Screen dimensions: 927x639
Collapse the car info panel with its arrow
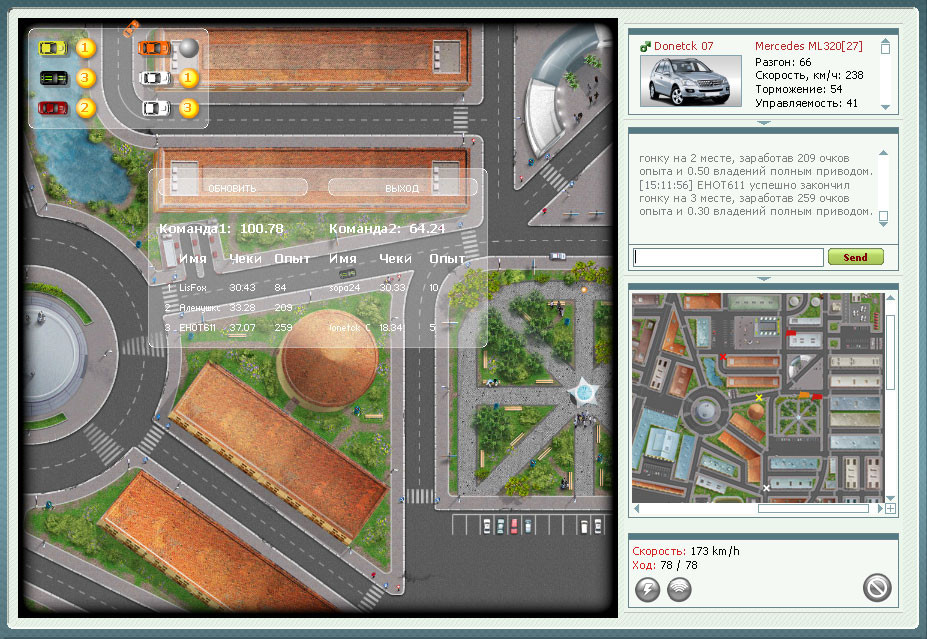[x=764, y=122]
